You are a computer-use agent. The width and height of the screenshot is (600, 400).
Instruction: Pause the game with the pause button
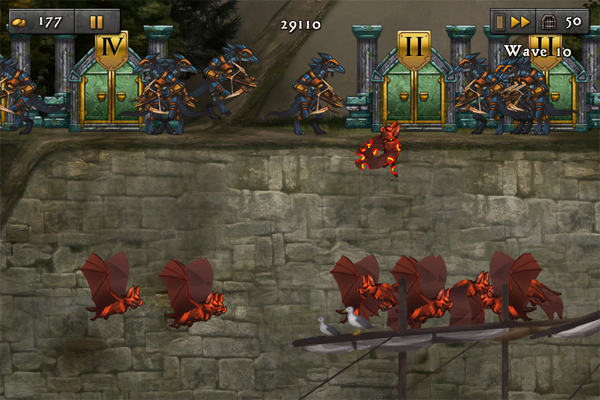pos(96,21)
